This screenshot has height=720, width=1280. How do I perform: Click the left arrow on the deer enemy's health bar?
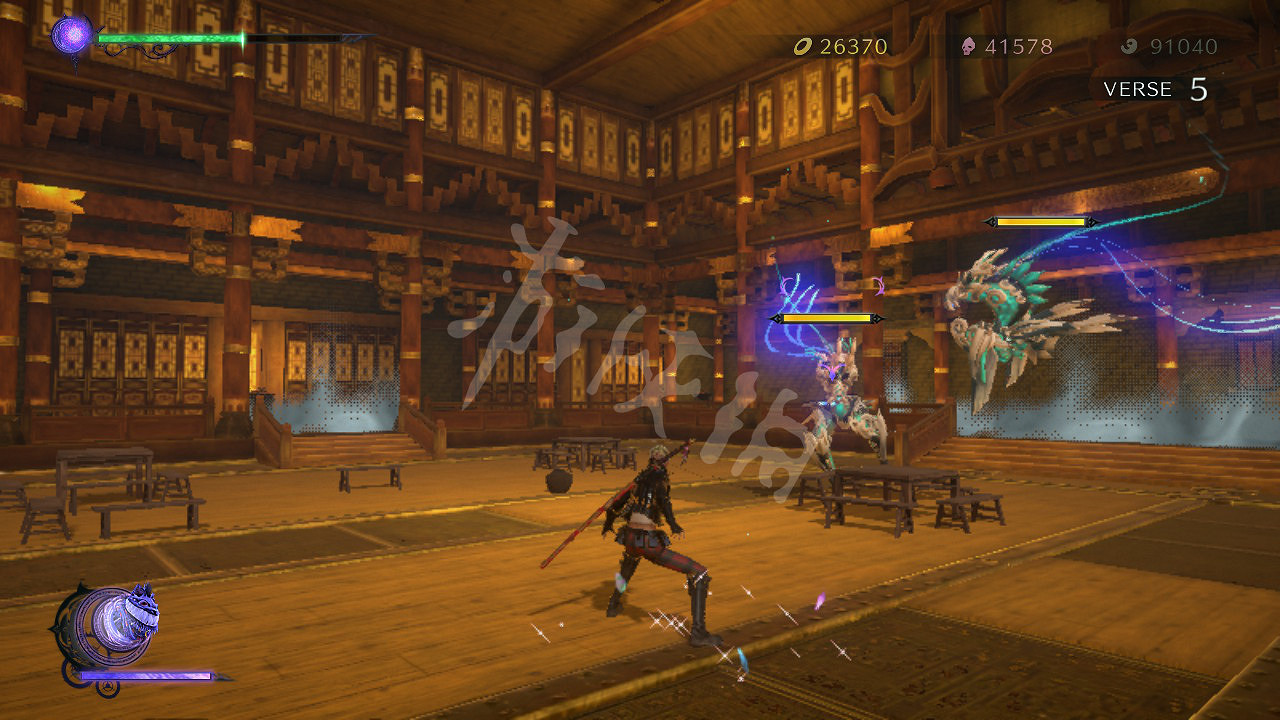coord(777,318)
